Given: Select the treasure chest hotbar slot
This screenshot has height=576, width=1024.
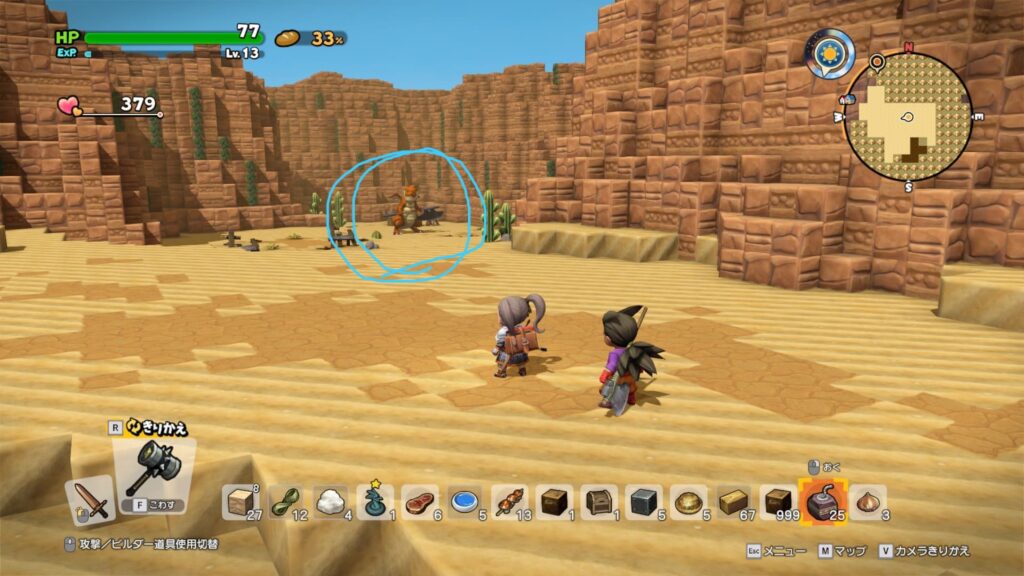Looking at the screenshot, I should (598, 502).
